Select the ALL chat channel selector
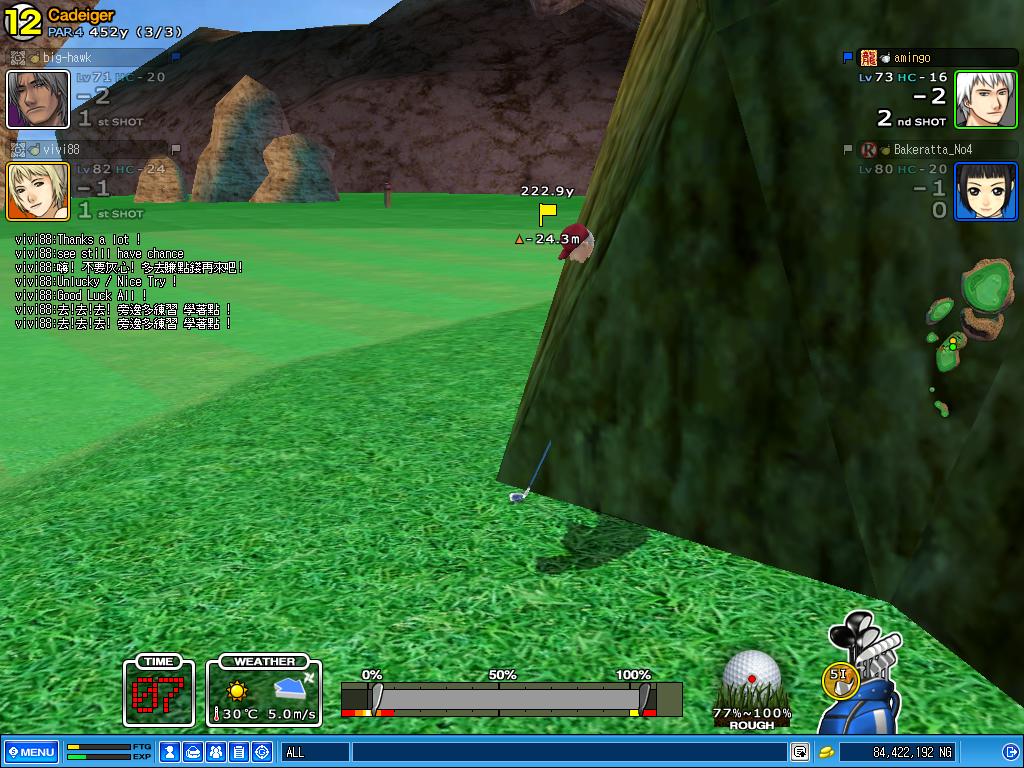This screenshot has width=1024, height=768. pos(315,752)
